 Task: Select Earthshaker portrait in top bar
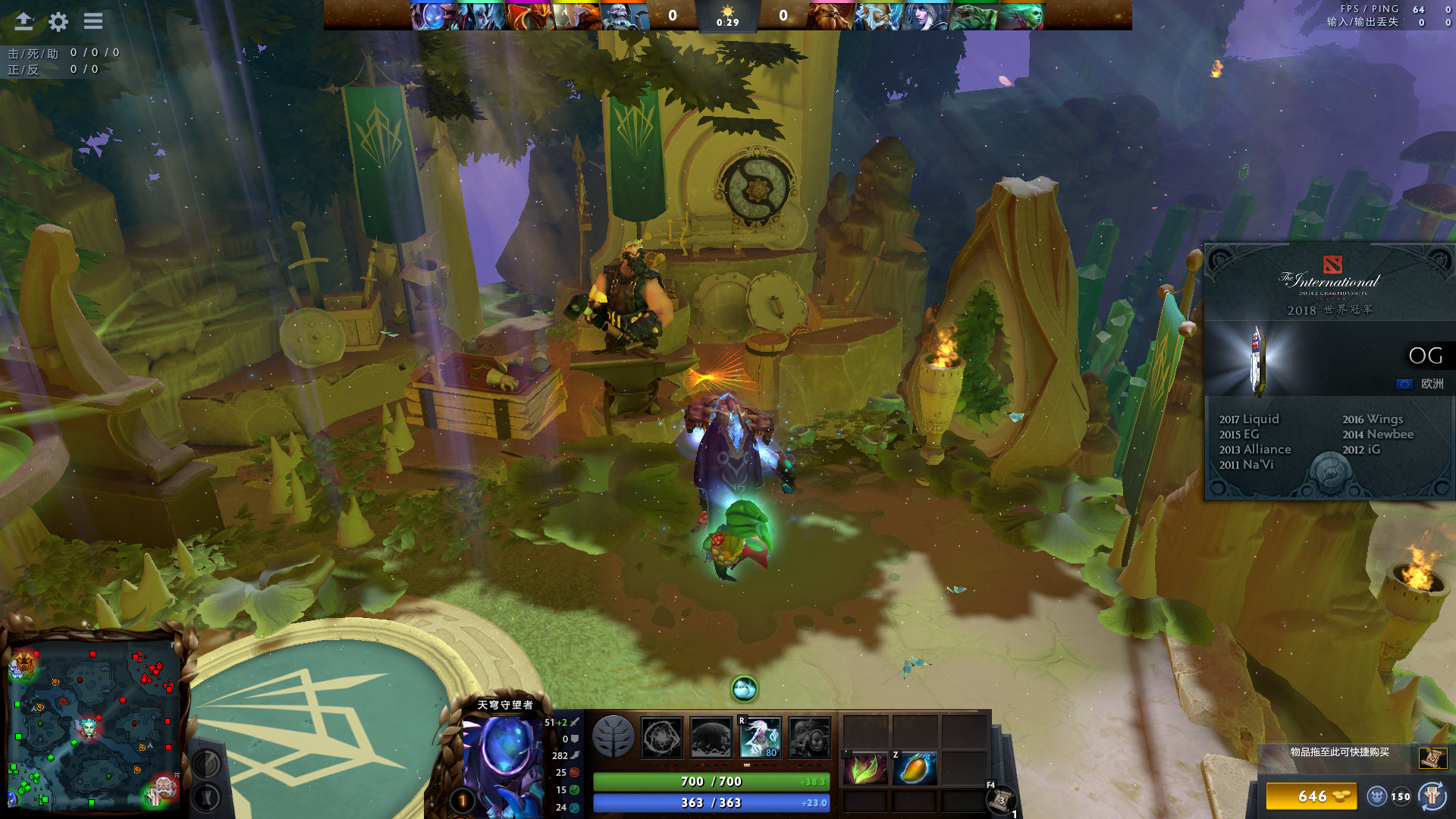830,16
